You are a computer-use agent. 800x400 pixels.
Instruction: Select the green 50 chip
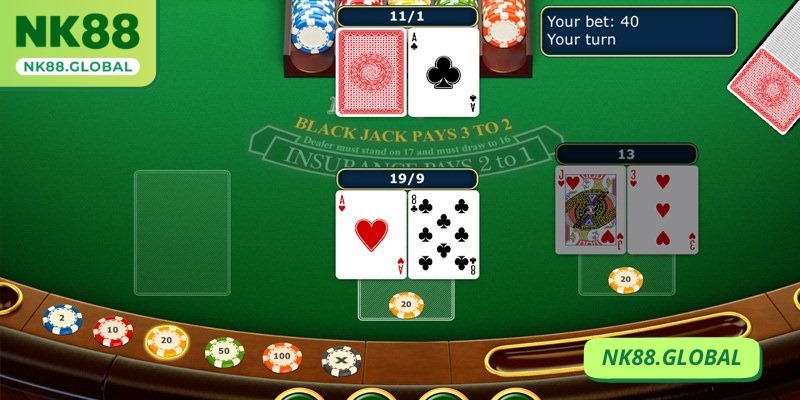[224, 350]
